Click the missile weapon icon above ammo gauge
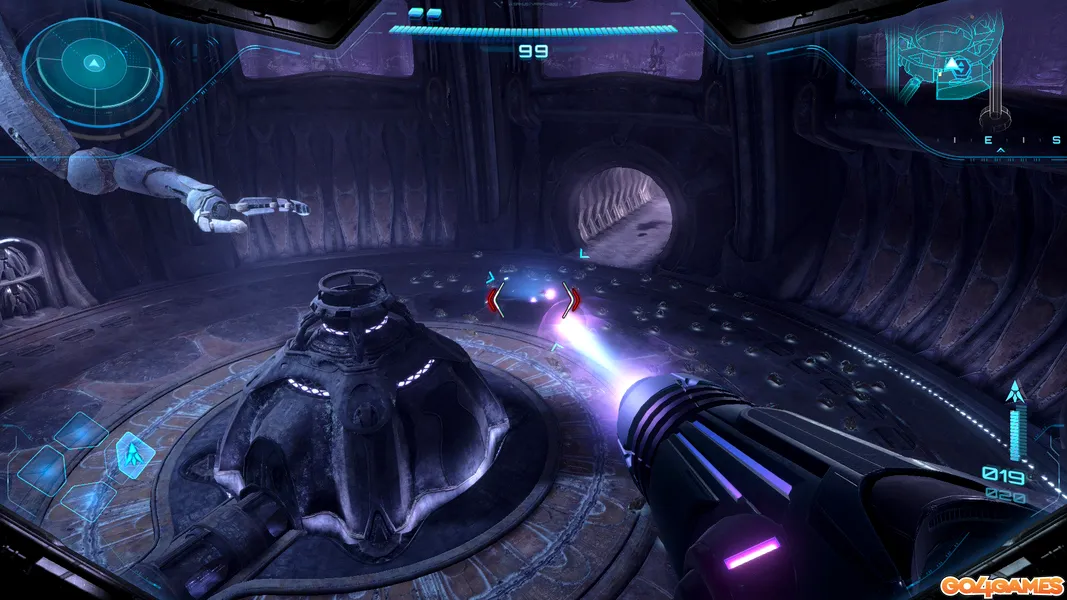The width and height of the screenshot is (1067, 600). [1018, 392]
